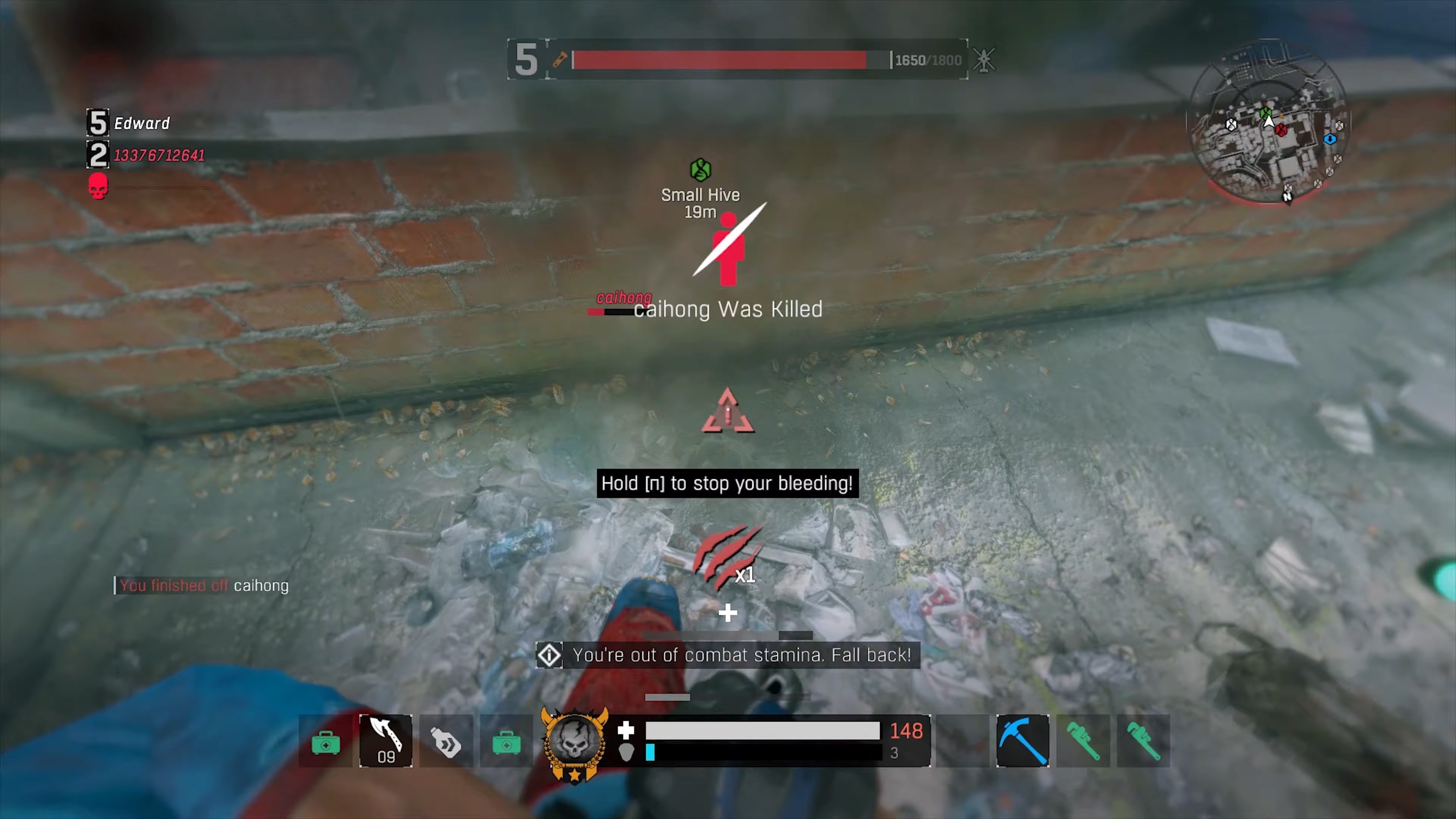Click the Small Hive objective marker icon

700,169
